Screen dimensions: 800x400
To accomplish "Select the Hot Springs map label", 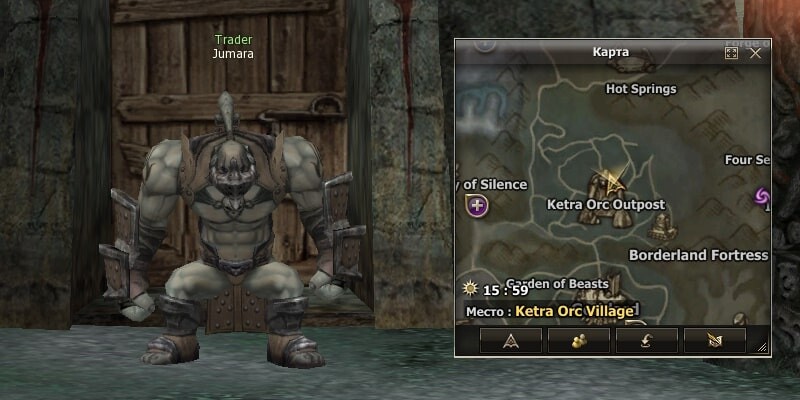I will click(x=641, y=89).
